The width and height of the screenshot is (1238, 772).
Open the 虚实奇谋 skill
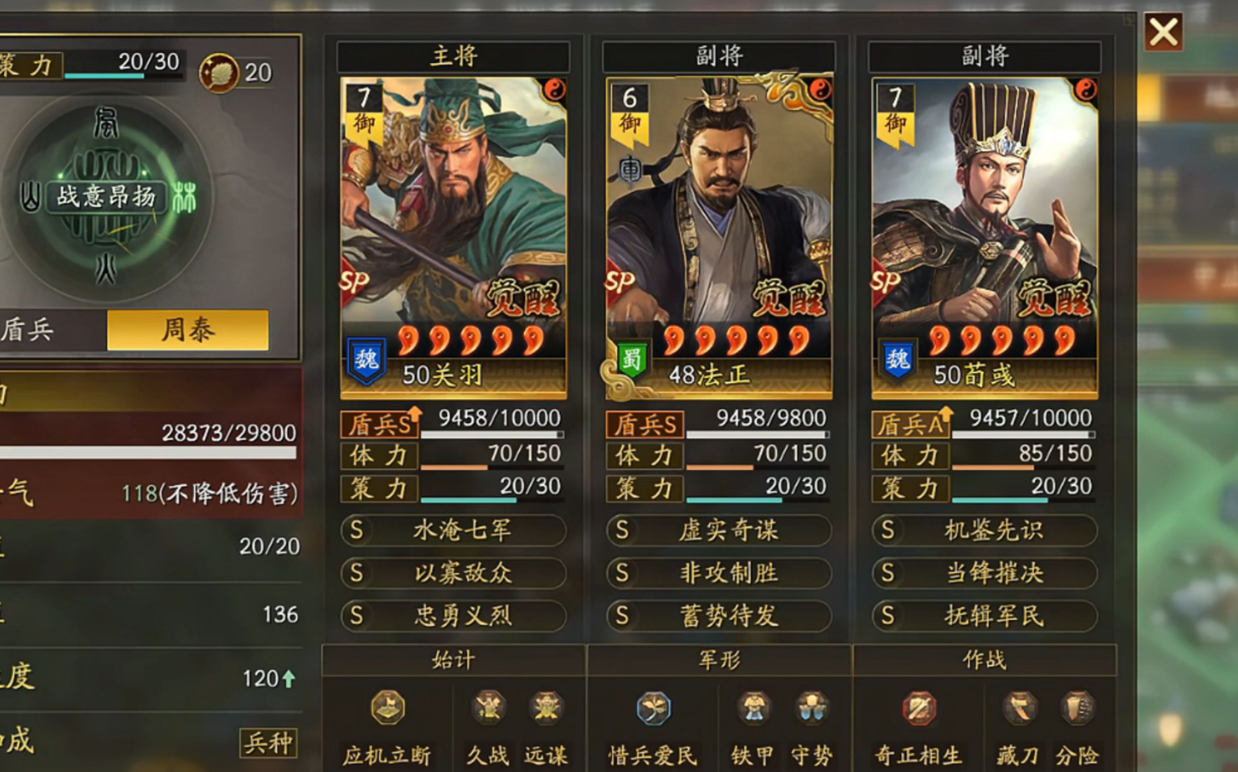point(719,530)
